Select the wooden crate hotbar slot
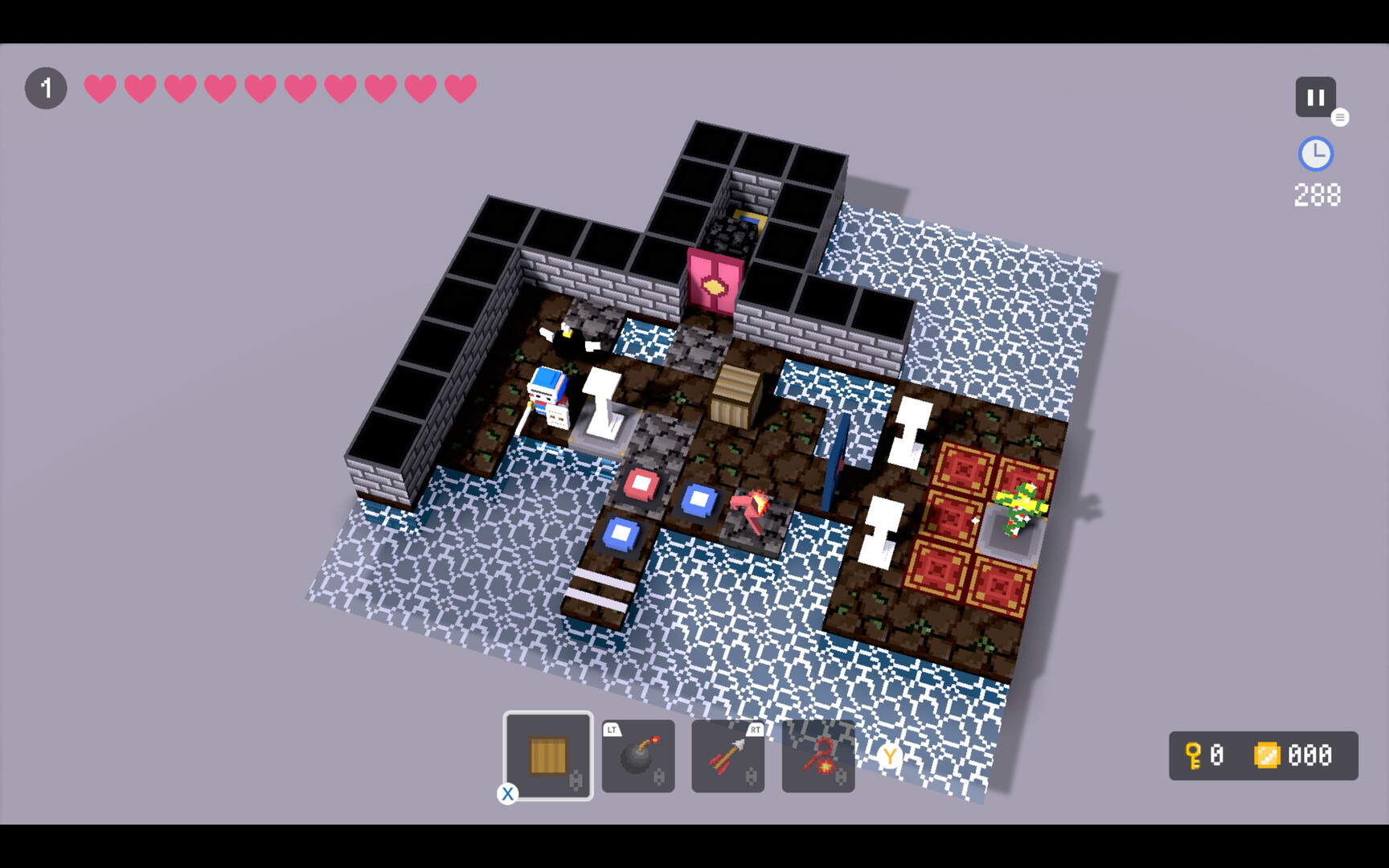This screenshot has height=868, width=1389. pos(548,755)
